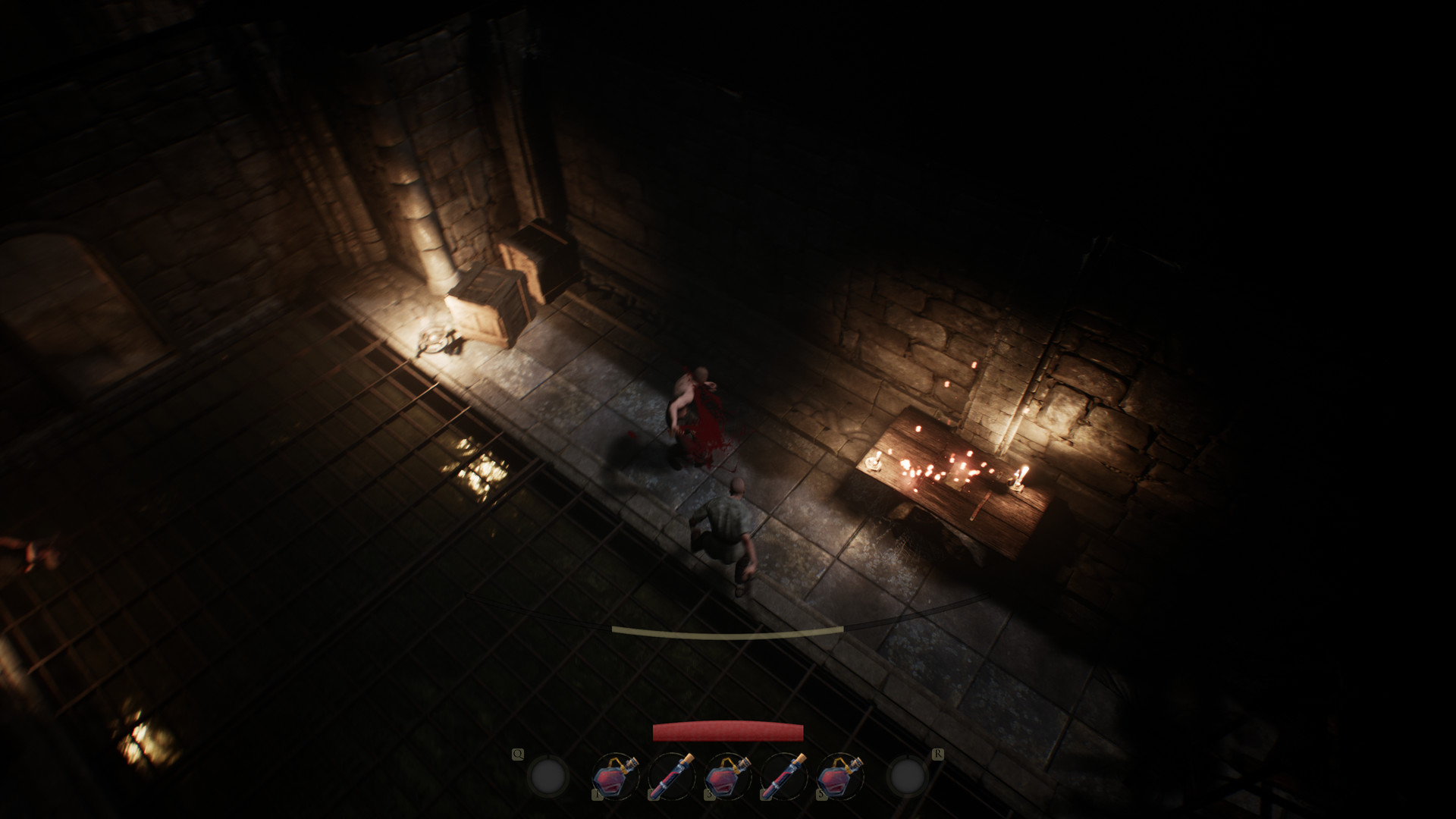Screen dimensions: 1456x819
Task: Click the number 1 keybind badge on the hotbar
Action: pyautogui.click(x=598, y=794)
